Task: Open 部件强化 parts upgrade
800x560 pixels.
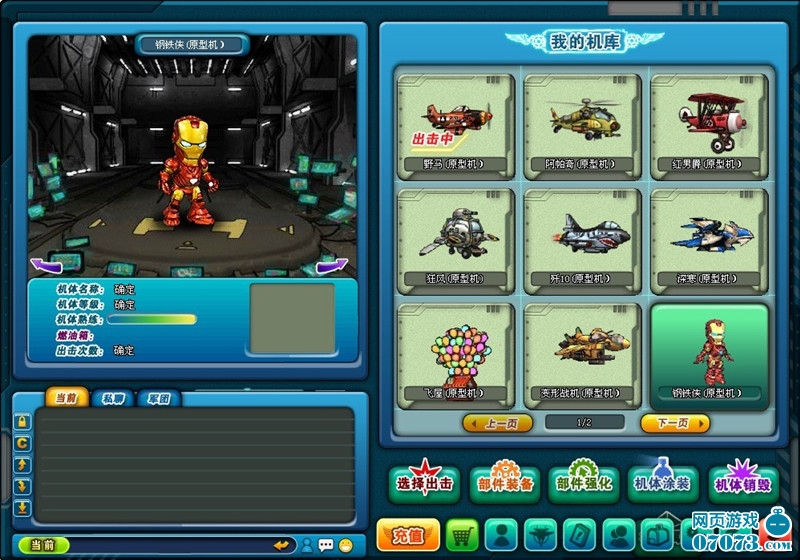Action: coord(583,484)
